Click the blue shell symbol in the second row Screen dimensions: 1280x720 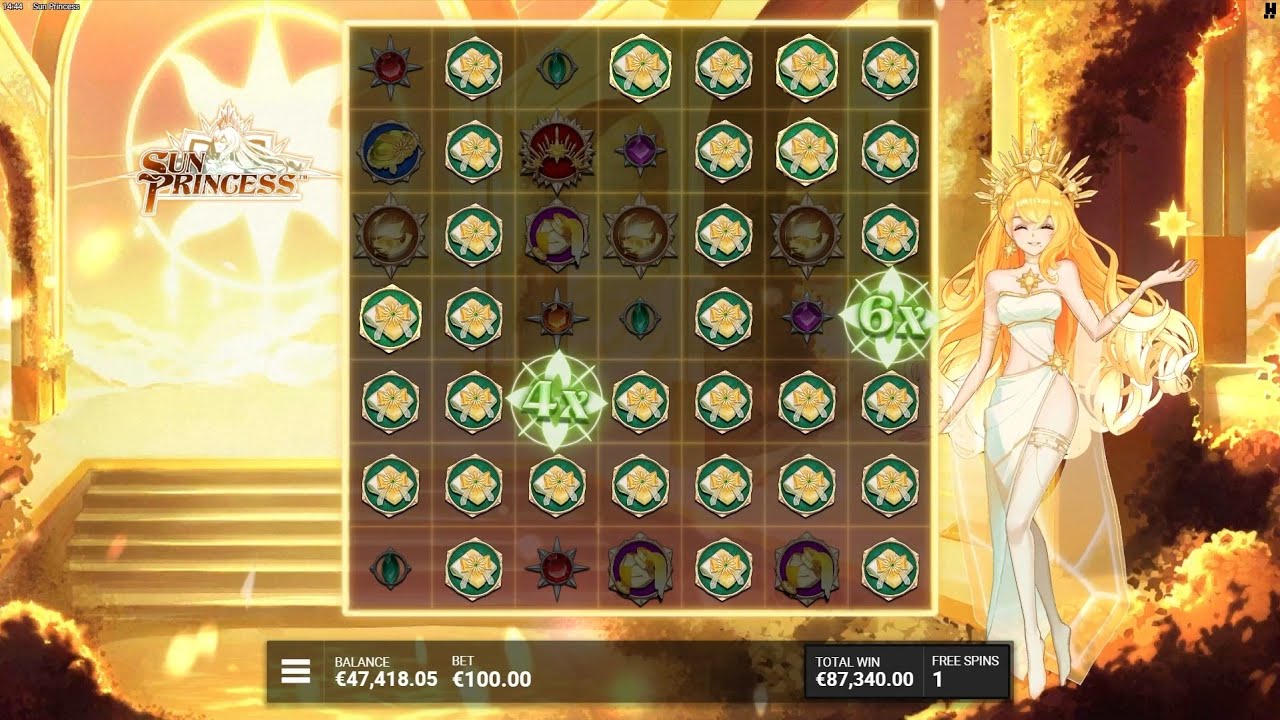pyautogui.click(x=388, y=152)
